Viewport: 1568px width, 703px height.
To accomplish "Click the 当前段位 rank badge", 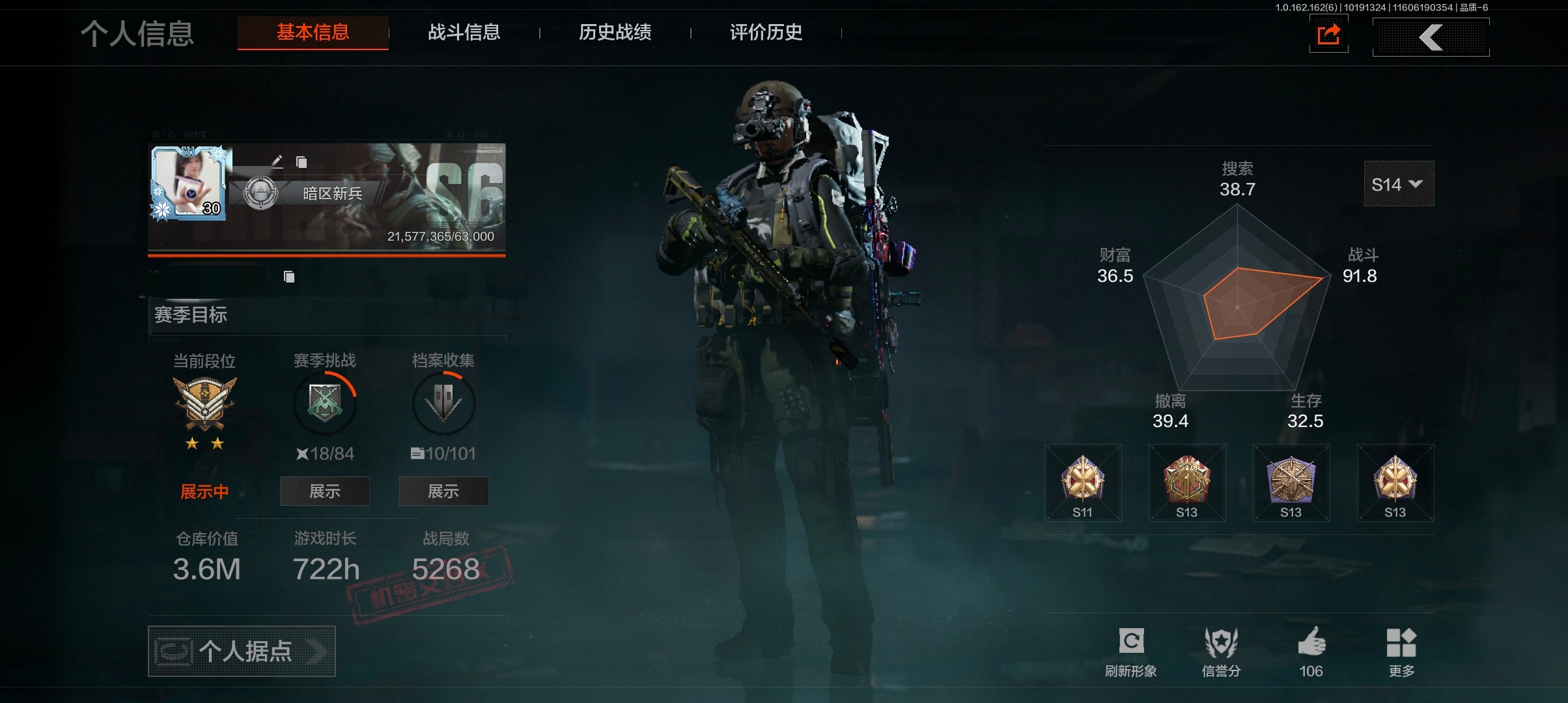I will [x=204, y=404].
